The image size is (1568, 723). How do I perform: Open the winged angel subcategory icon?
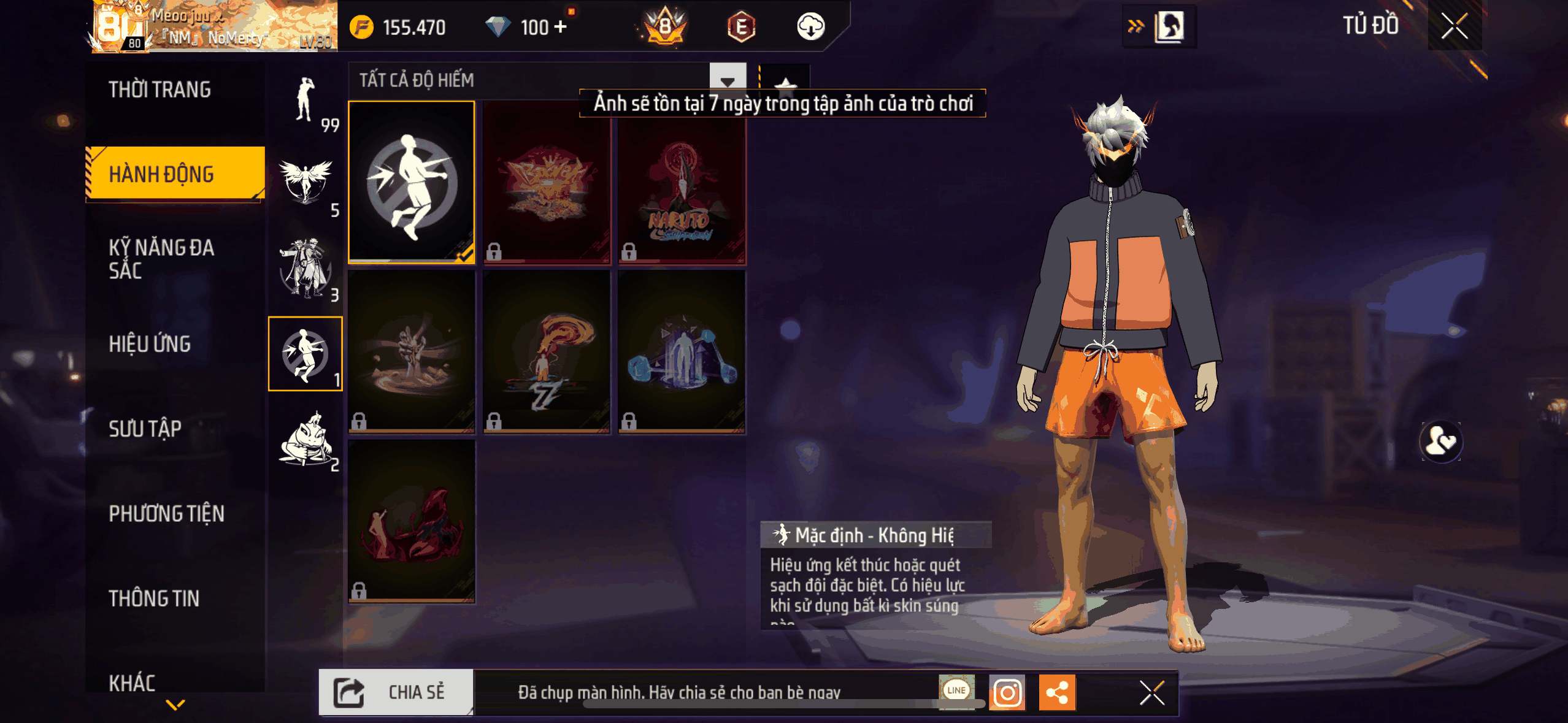point(306,183)
